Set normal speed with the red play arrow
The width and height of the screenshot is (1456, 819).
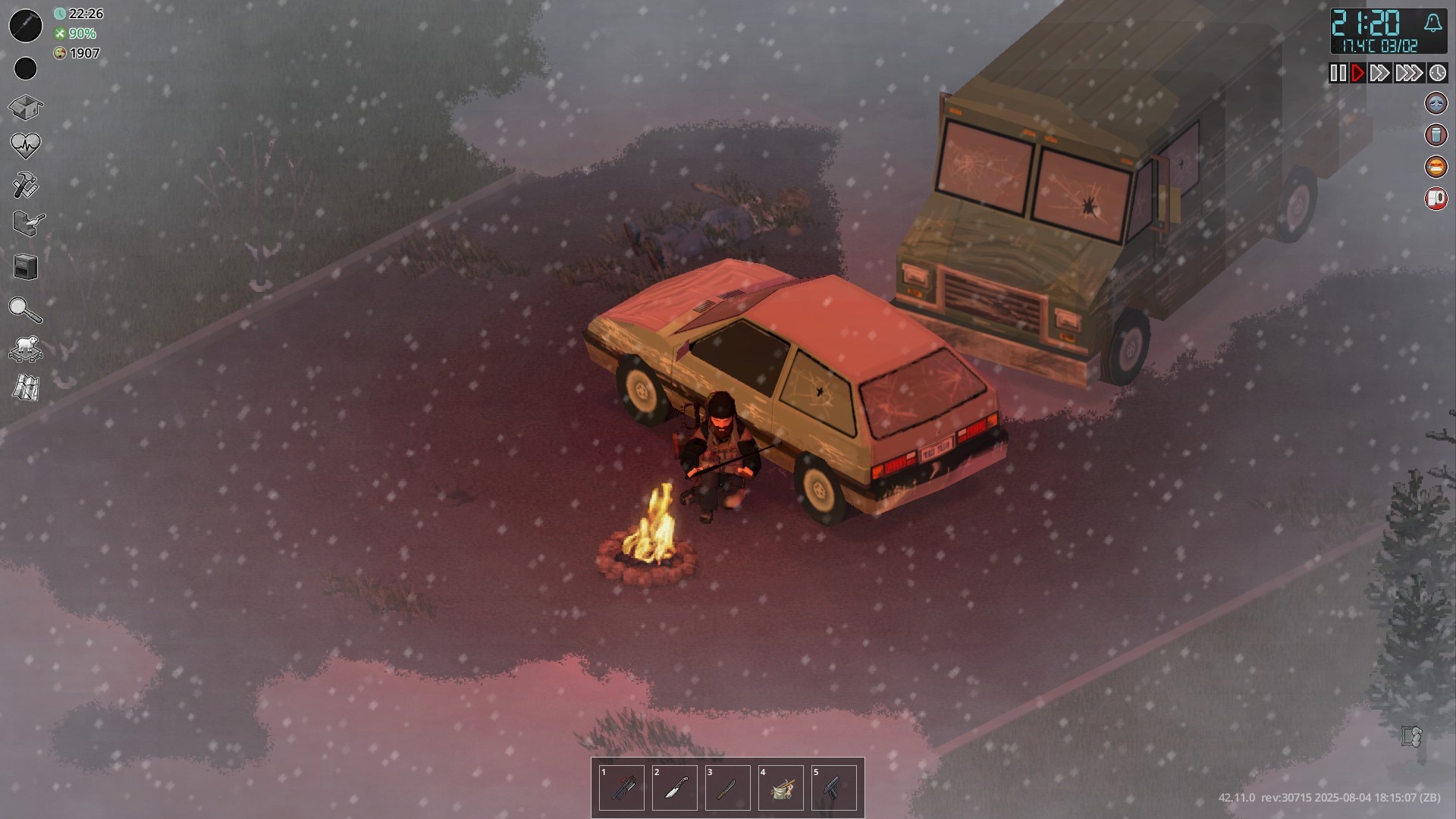tap(1357, 73)
